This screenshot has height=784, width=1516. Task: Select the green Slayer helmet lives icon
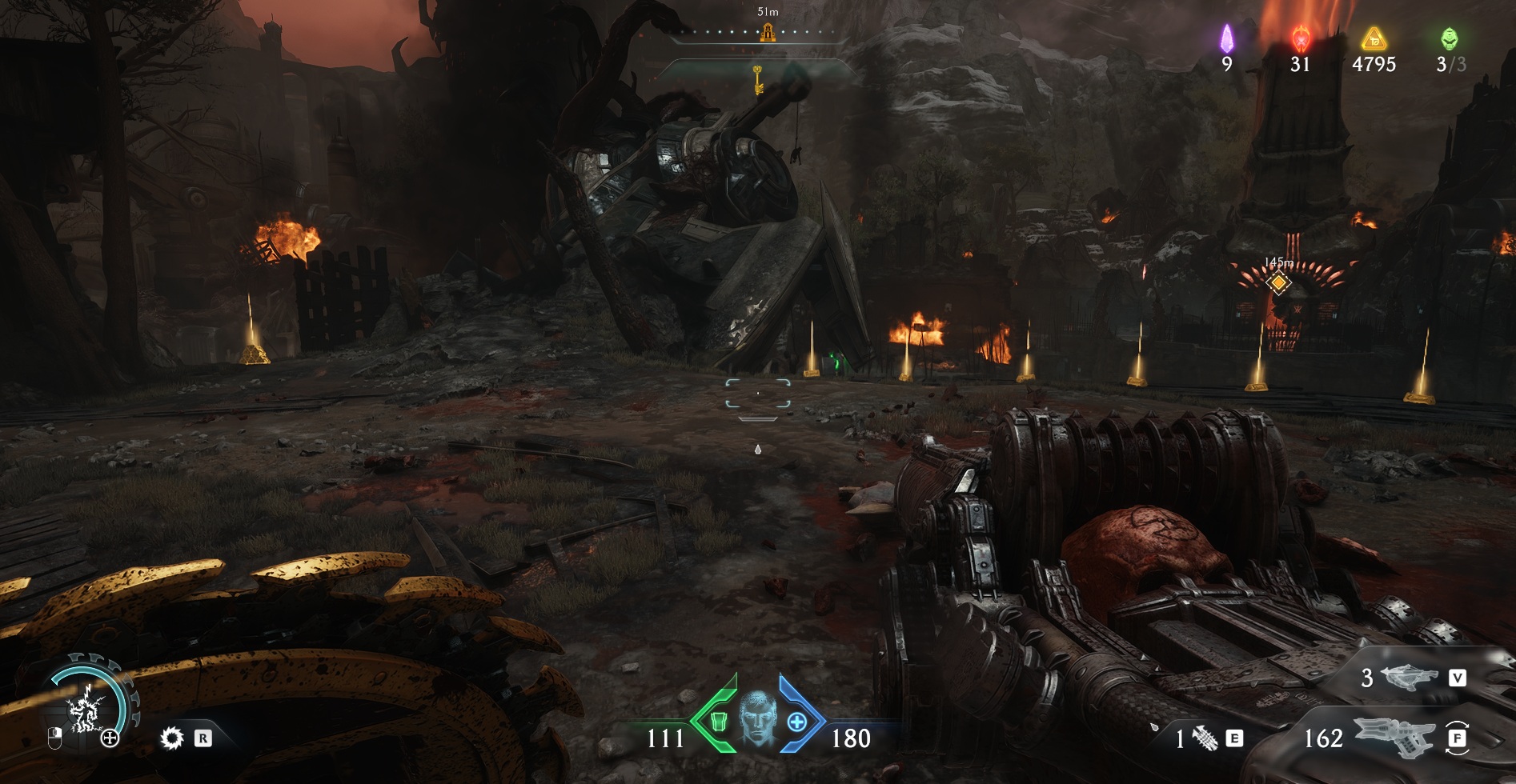pos(1450,38)
